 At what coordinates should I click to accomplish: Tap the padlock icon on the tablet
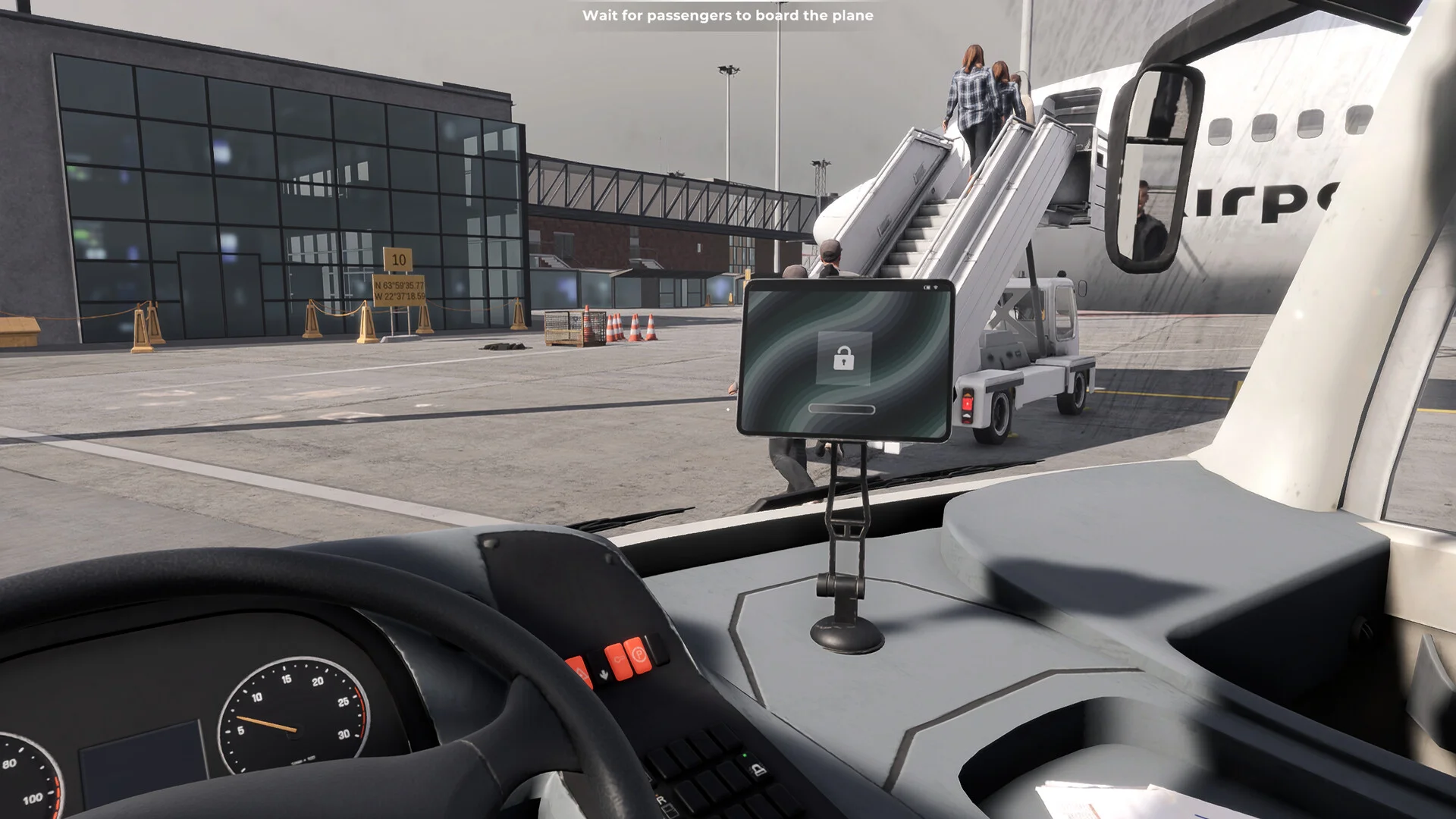pos(843,358)
